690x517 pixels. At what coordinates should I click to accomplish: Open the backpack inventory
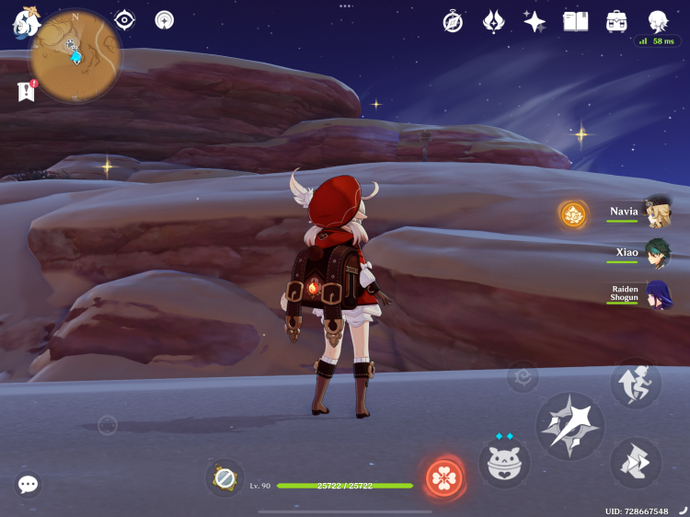[616, 21]
